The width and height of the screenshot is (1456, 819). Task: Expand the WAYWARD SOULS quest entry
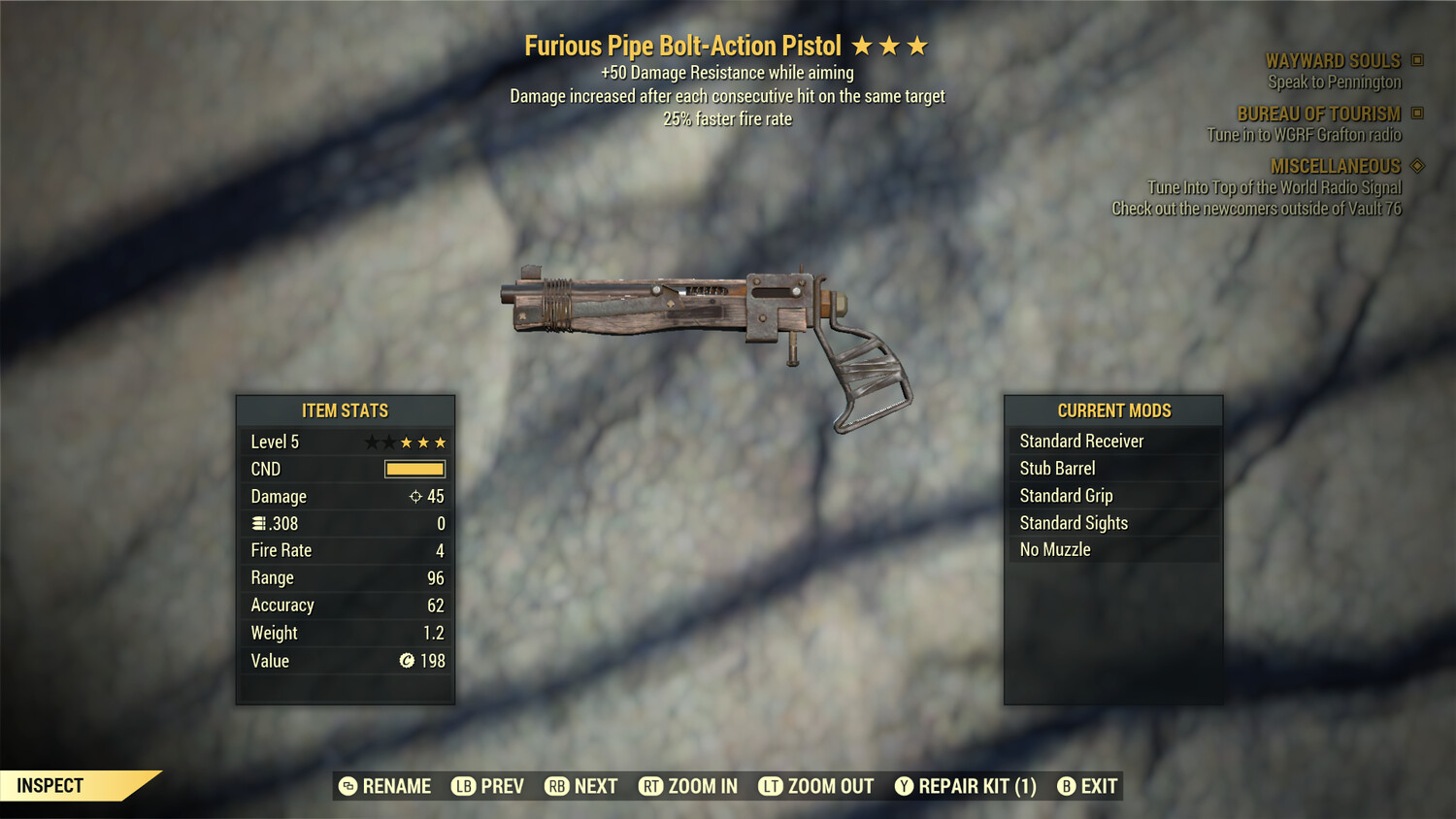[x=1333, y=60]
